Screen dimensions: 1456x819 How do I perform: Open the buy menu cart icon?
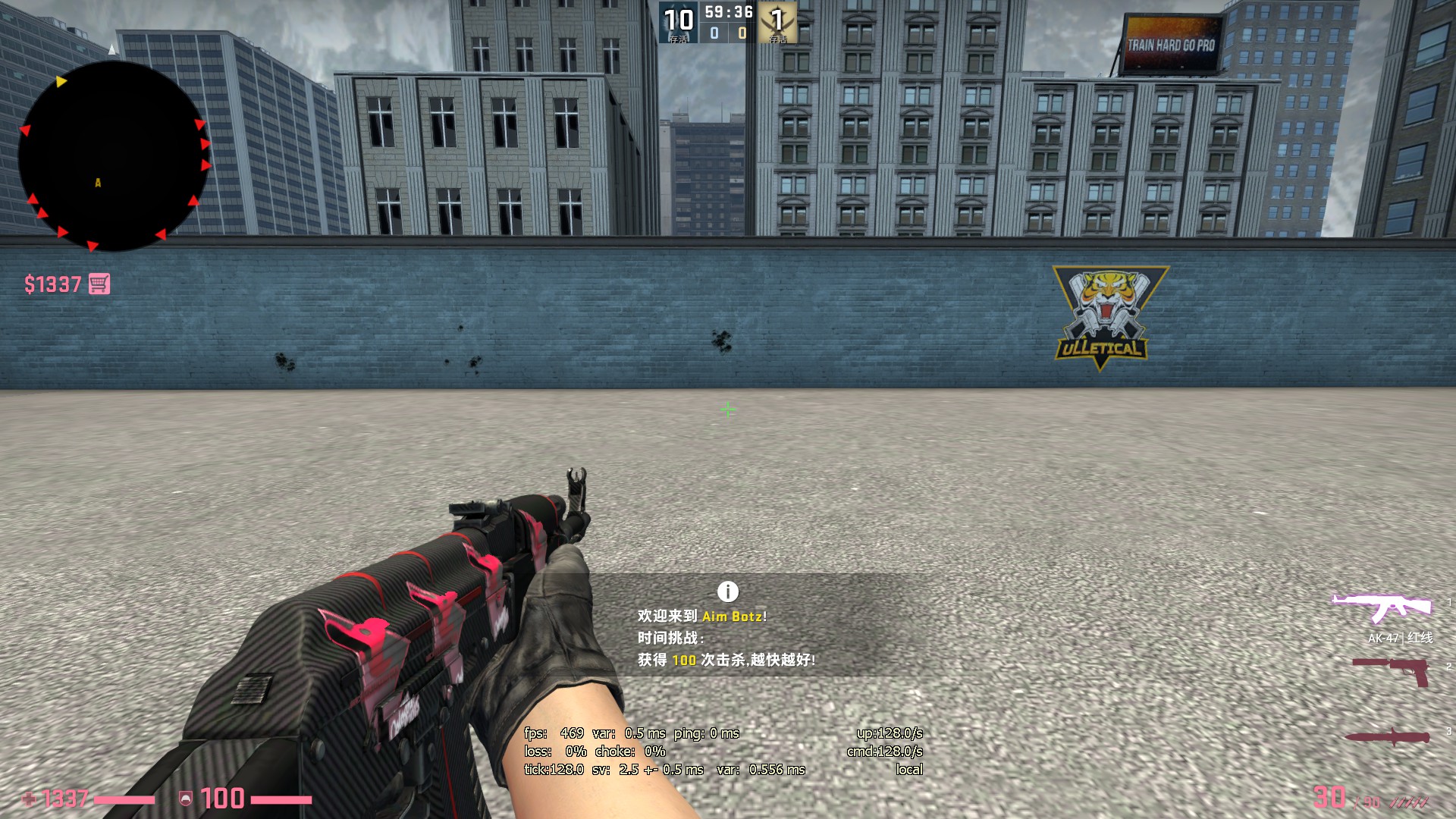pos(99,284)
